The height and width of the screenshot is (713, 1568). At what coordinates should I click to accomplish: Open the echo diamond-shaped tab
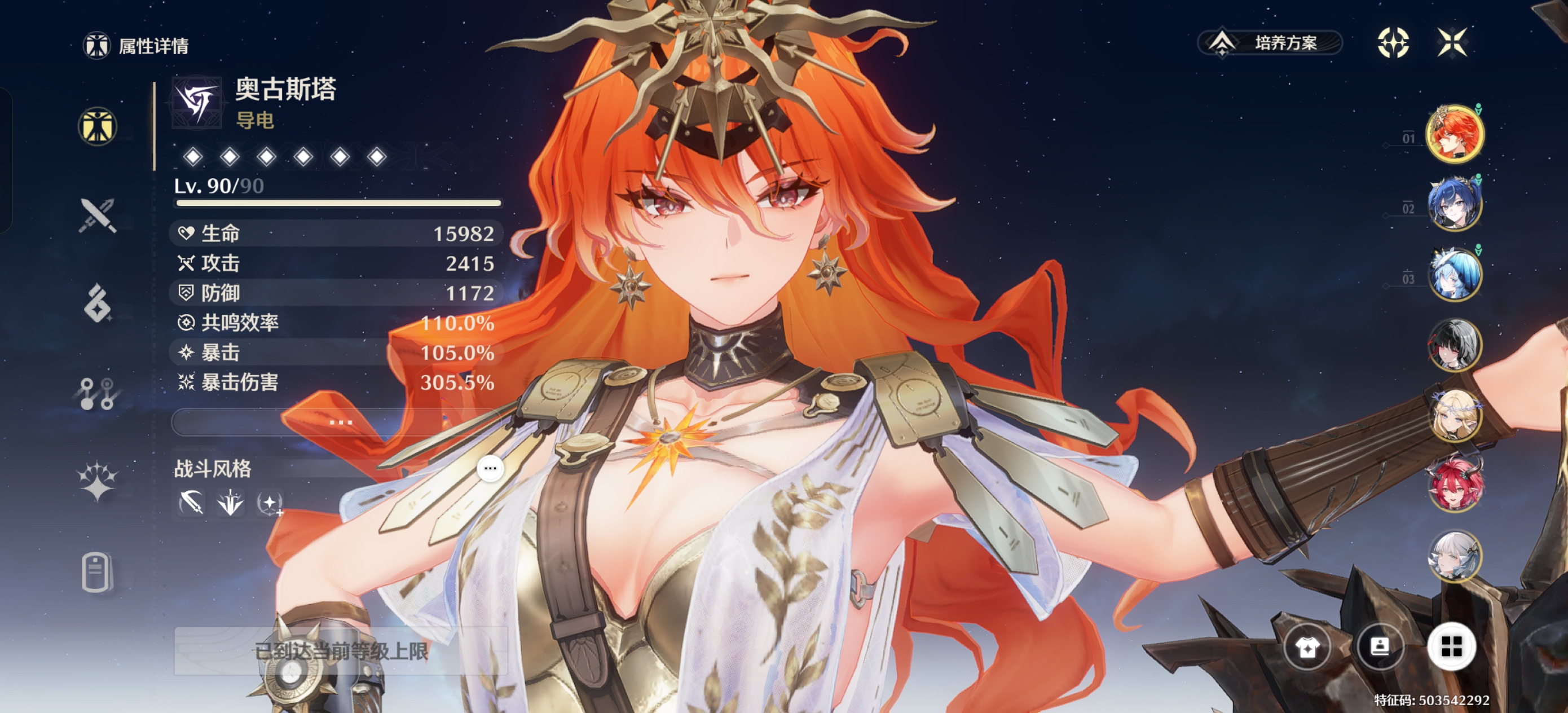(98, 302)
